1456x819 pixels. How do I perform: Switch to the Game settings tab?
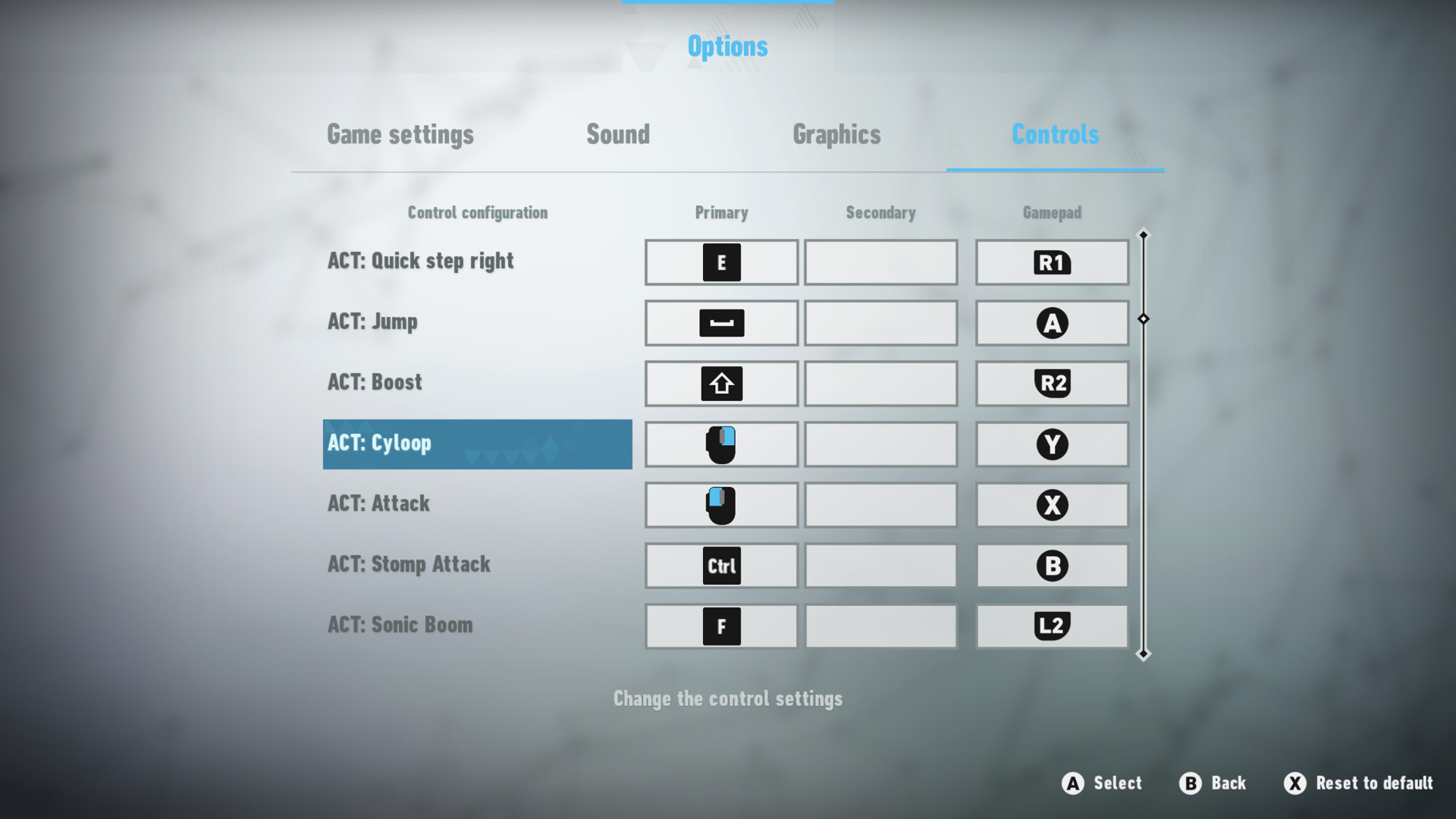point(400,135)
